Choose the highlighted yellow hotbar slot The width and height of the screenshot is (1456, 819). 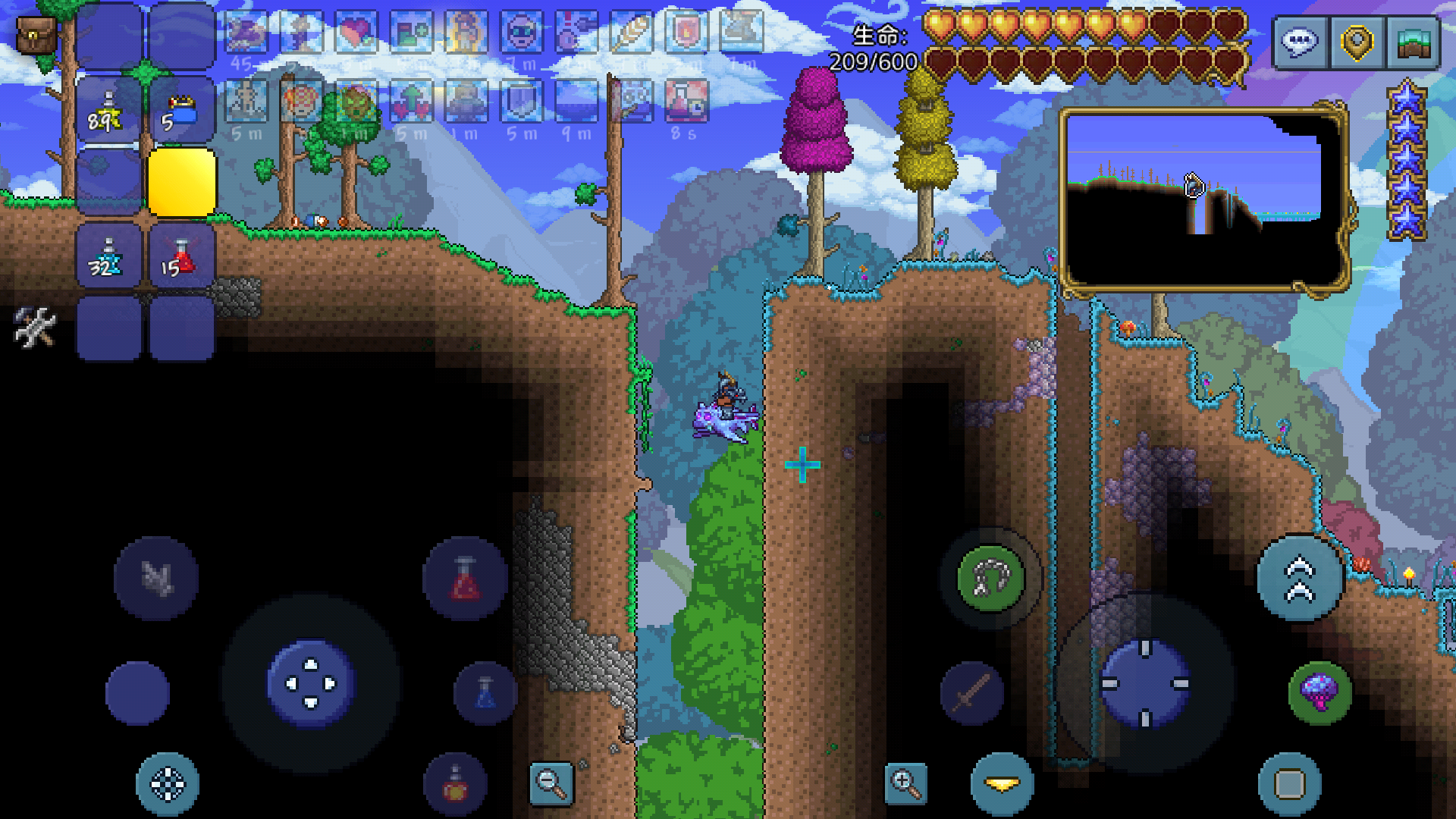point(182,183)
